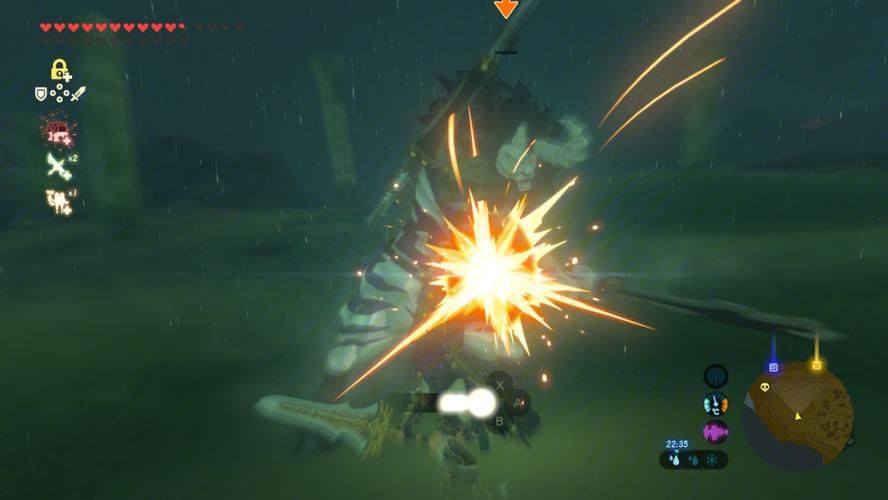Select the skull marker on the minimap
The image size is (888, 500).
(x=772, y=385)
